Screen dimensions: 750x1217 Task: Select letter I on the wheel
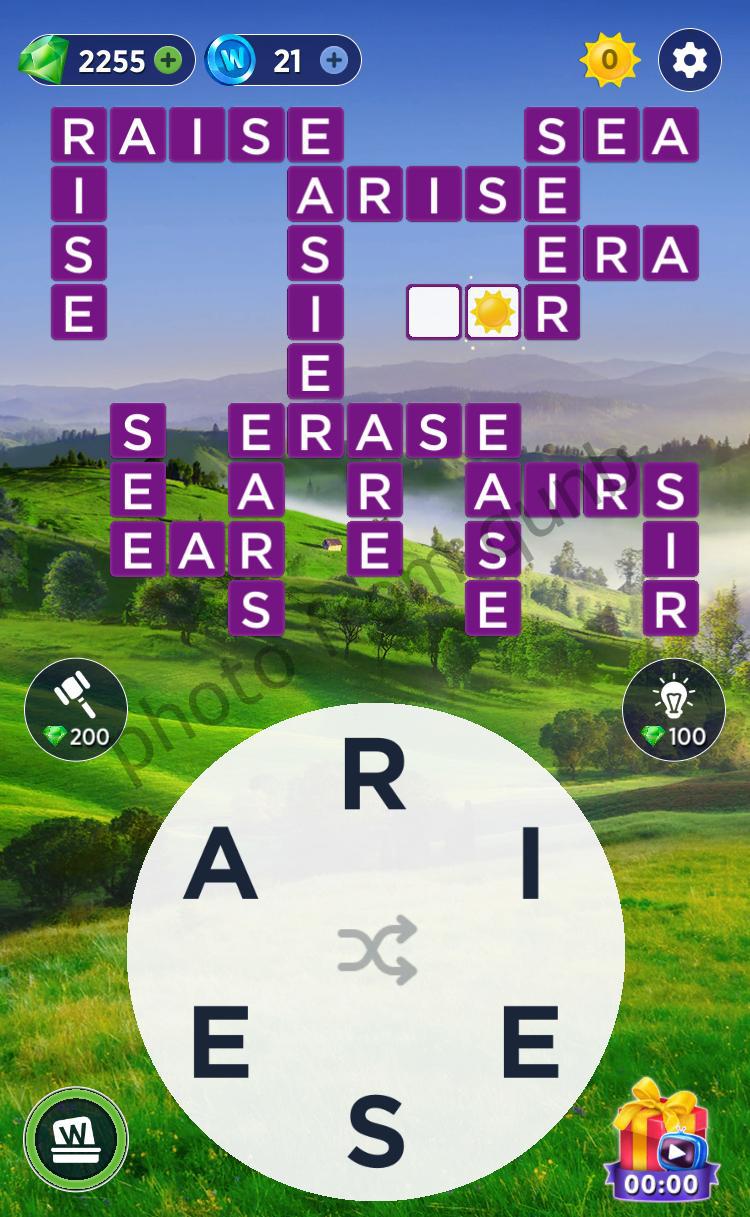click(530, 867)
